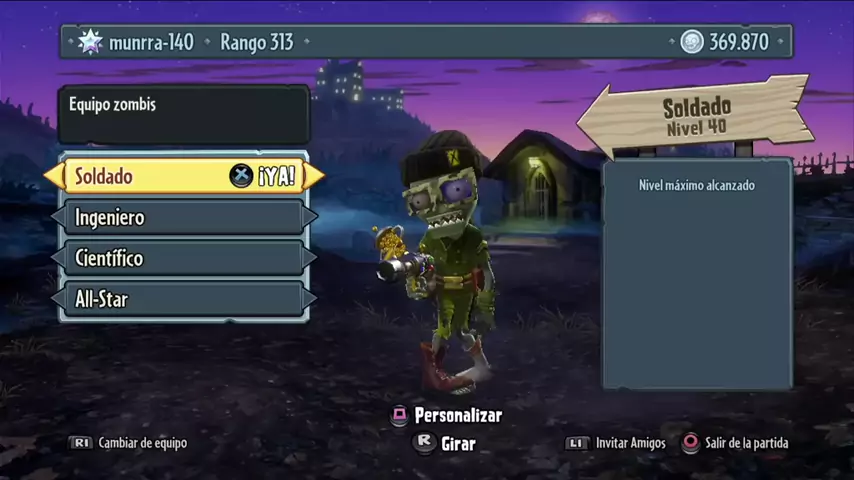Viewport: 854px width, 480px height.
Task: Open the Personalizar customization option
Action: point(447,415)
